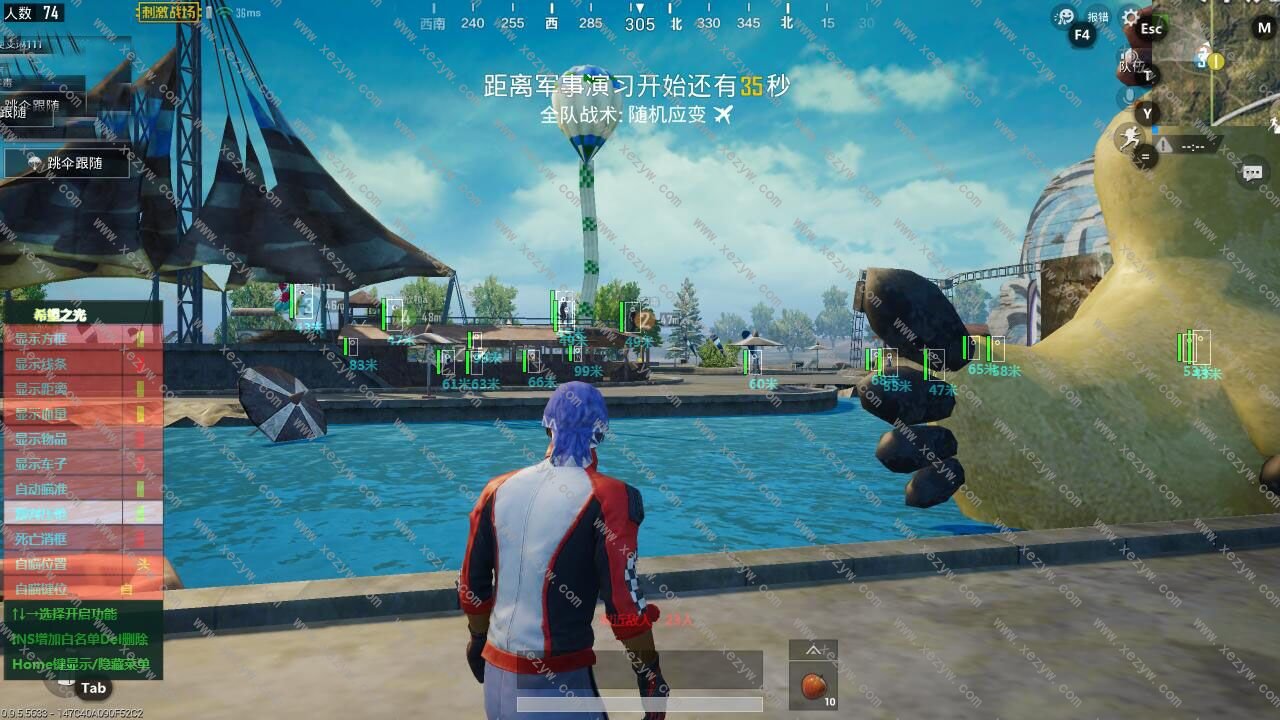The width and height of the screenshot is (1280, 720).
Task: Open settings via the gear icon
Action: 1130,17
